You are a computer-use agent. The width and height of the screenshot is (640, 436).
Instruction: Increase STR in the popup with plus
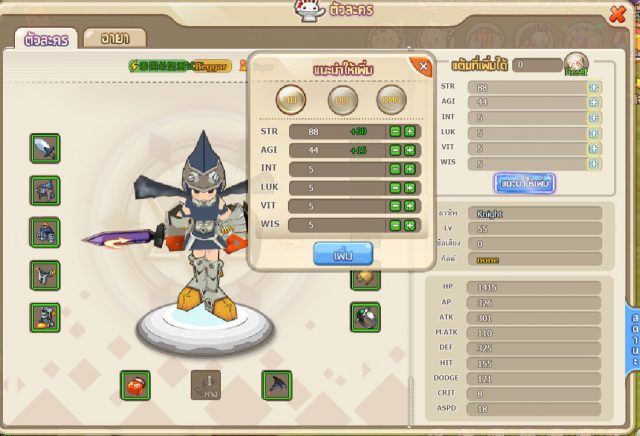coord(410,131)
